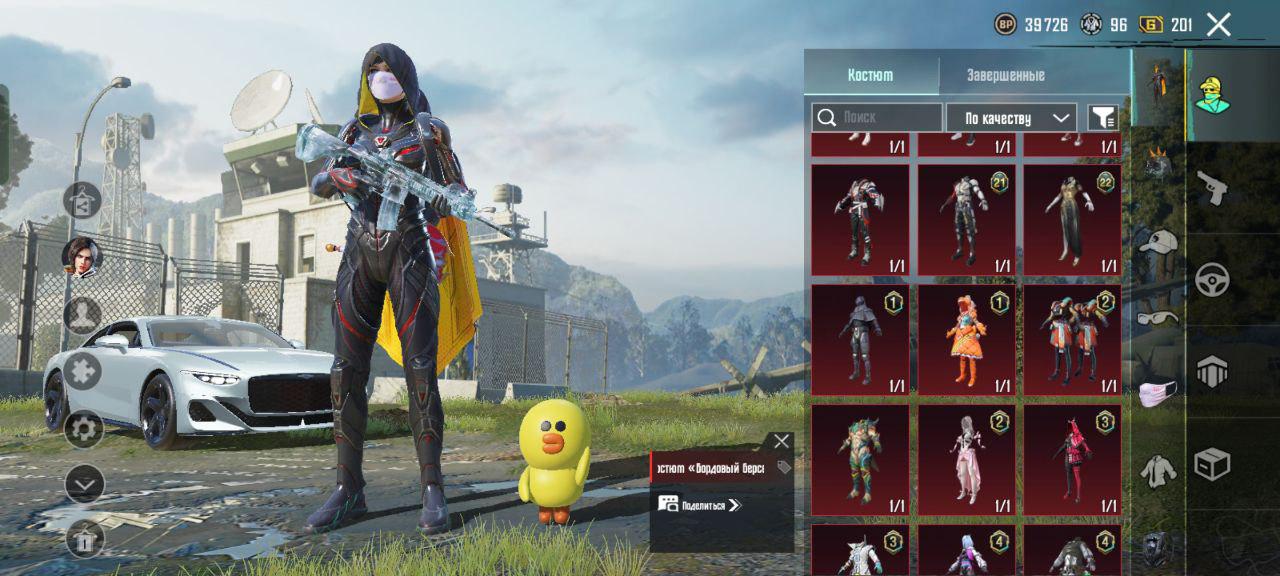Viewport: 1280px width, 576px height.
Task: Close the costume info popup
Action: (781, 441)
